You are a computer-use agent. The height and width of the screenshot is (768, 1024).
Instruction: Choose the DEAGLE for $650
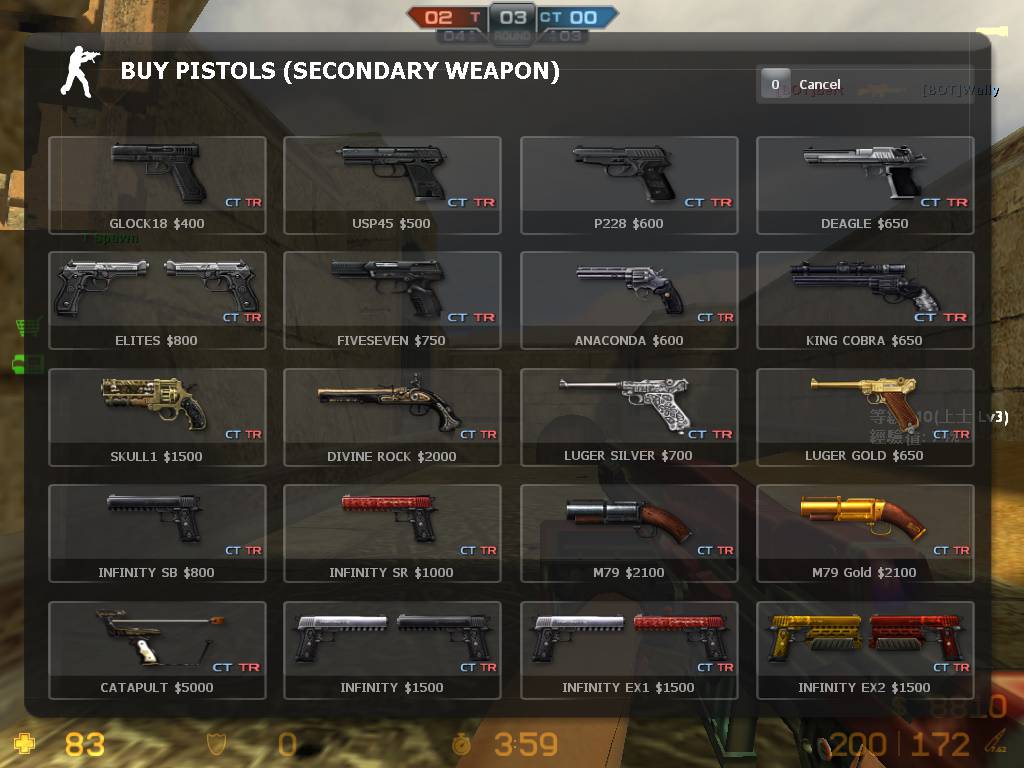pos(865,185)
